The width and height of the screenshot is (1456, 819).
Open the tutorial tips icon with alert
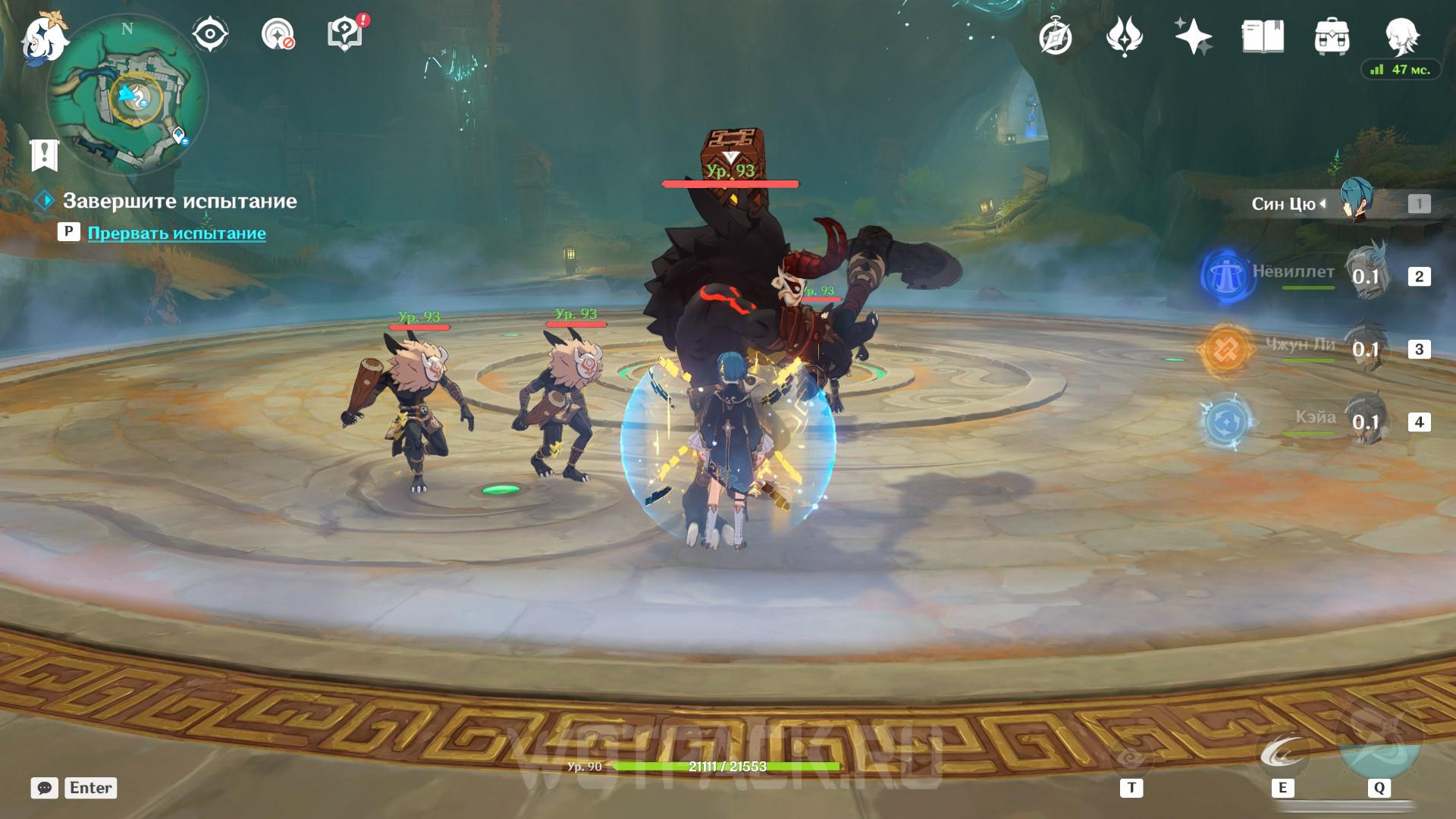coord(345,34)
